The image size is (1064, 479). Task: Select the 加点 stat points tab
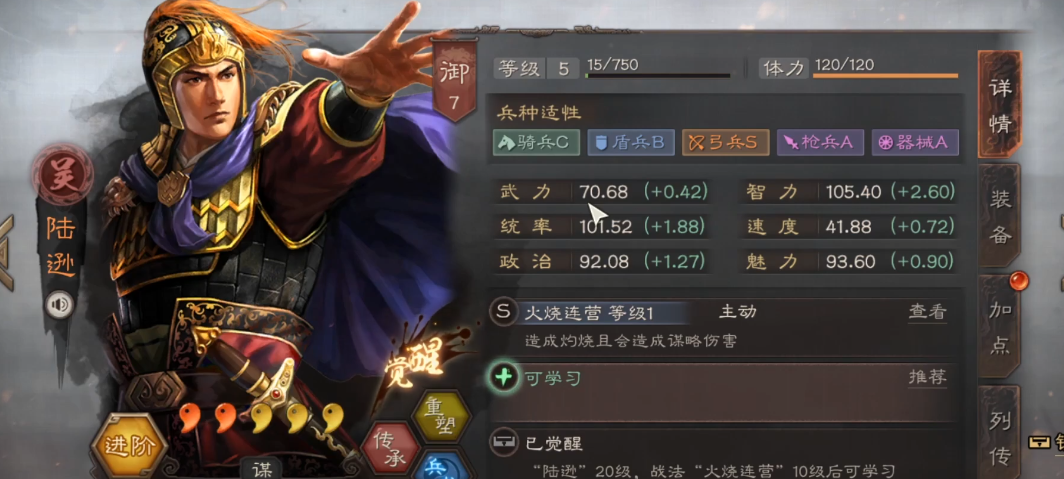pyautogui.click(x=1000, y=326)
